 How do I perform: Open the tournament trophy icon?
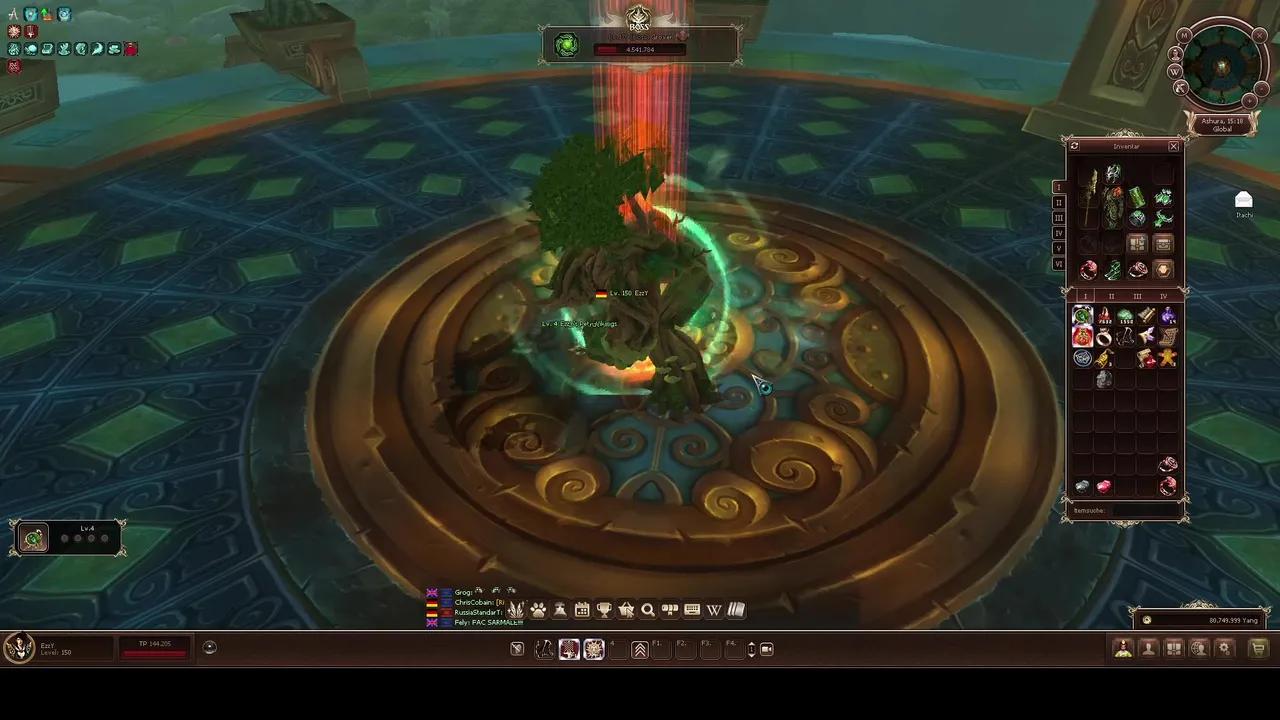[604, 610]
